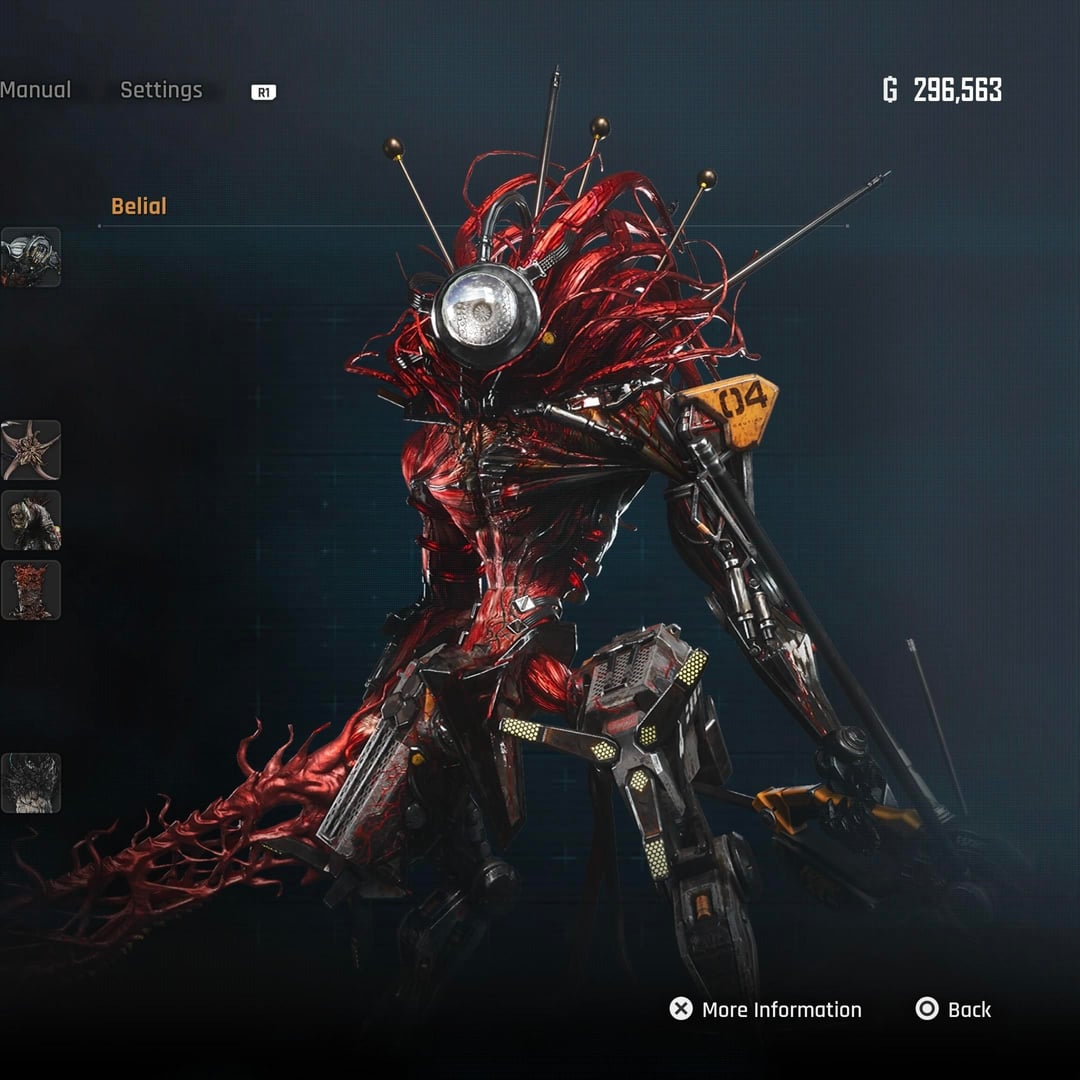Go Back from the Belial entry
The height and width of the screenshot is (1080, 1080).
953,1009
